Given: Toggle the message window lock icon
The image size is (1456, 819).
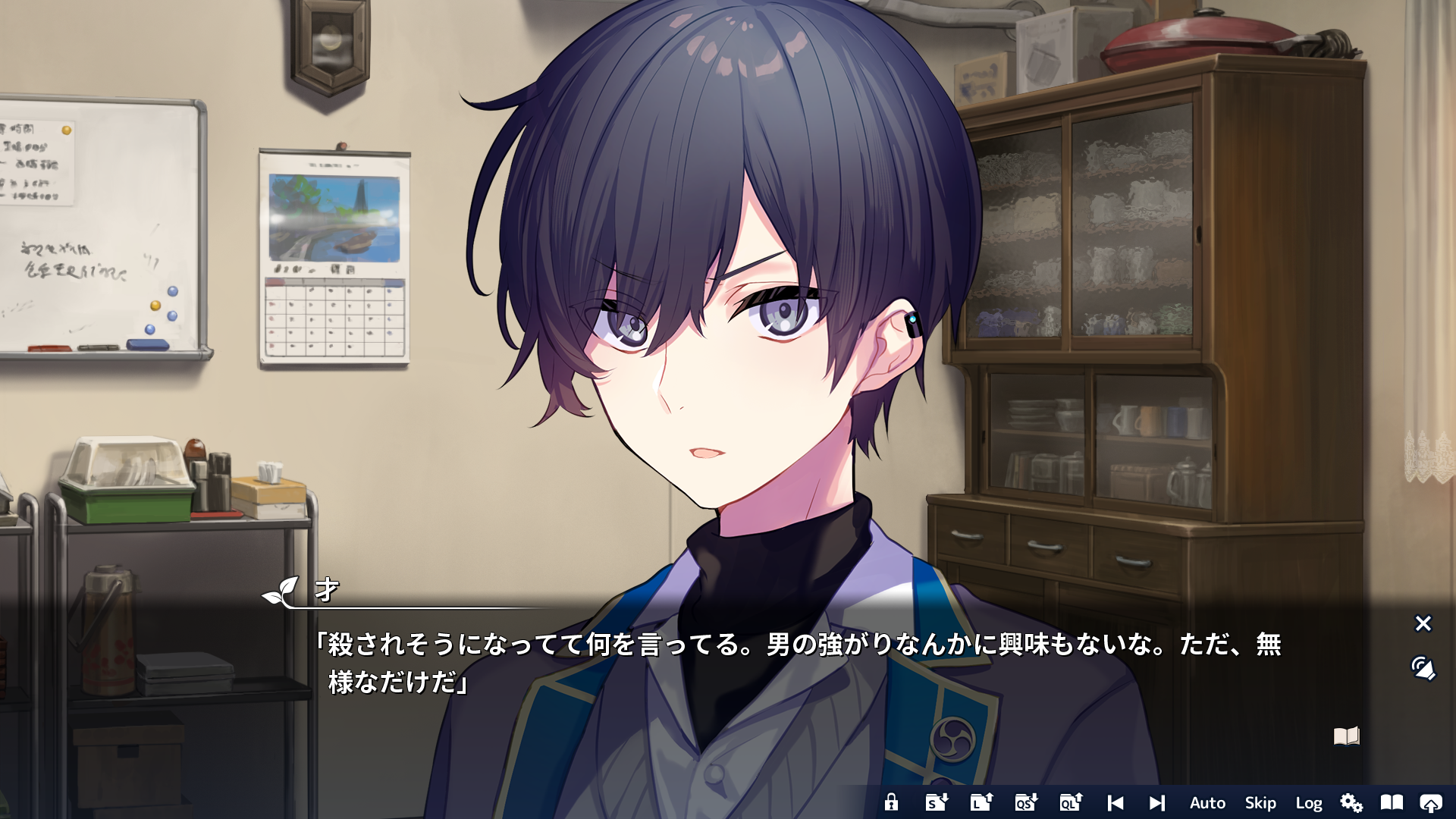Looking at the screenshot, I should 892,802.
